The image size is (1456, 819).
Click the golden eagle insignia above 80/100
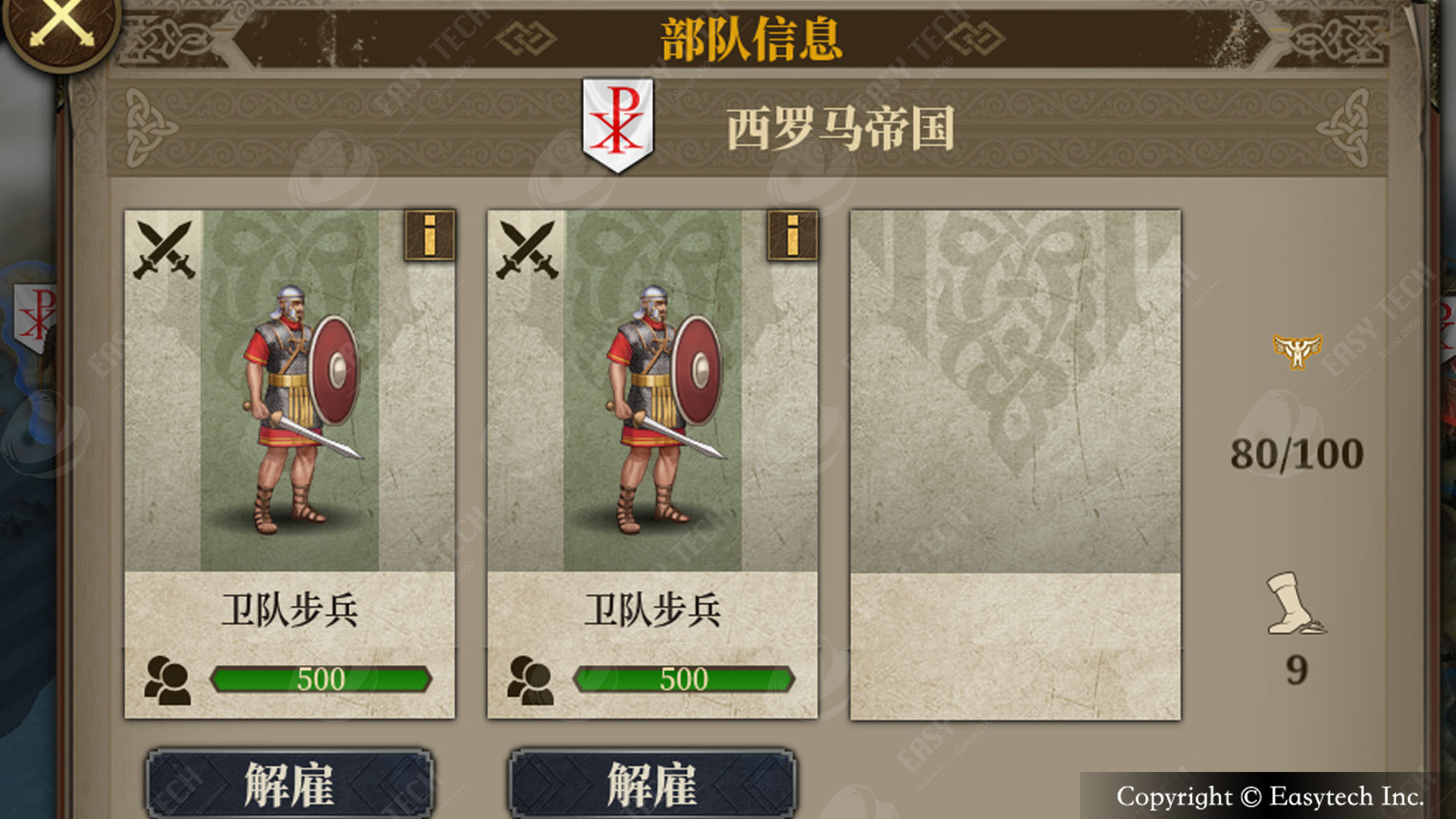[1297, 350]
